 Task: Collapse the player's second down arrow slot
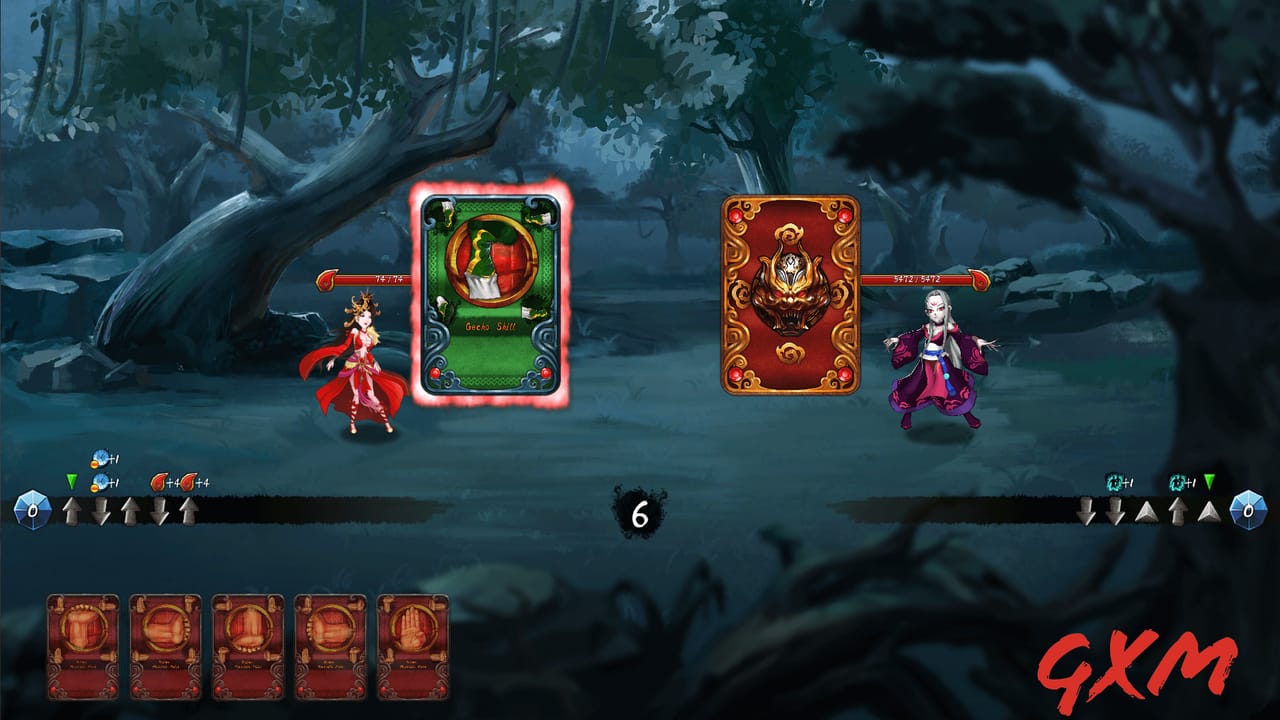[x=159, y=510]
